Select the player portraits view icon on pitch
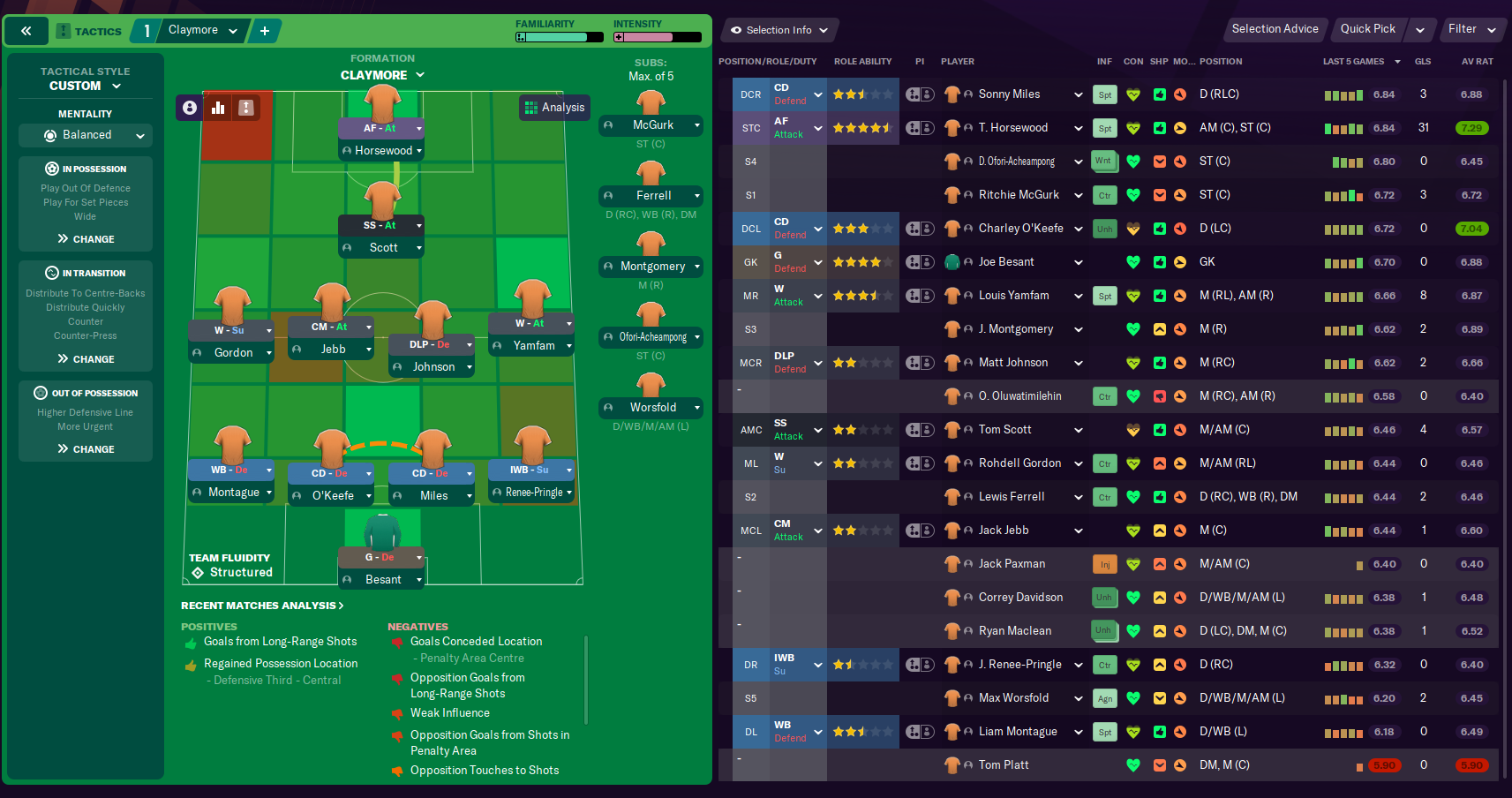The width and height of the screenshot is (1512, 798). coord(190,108)
